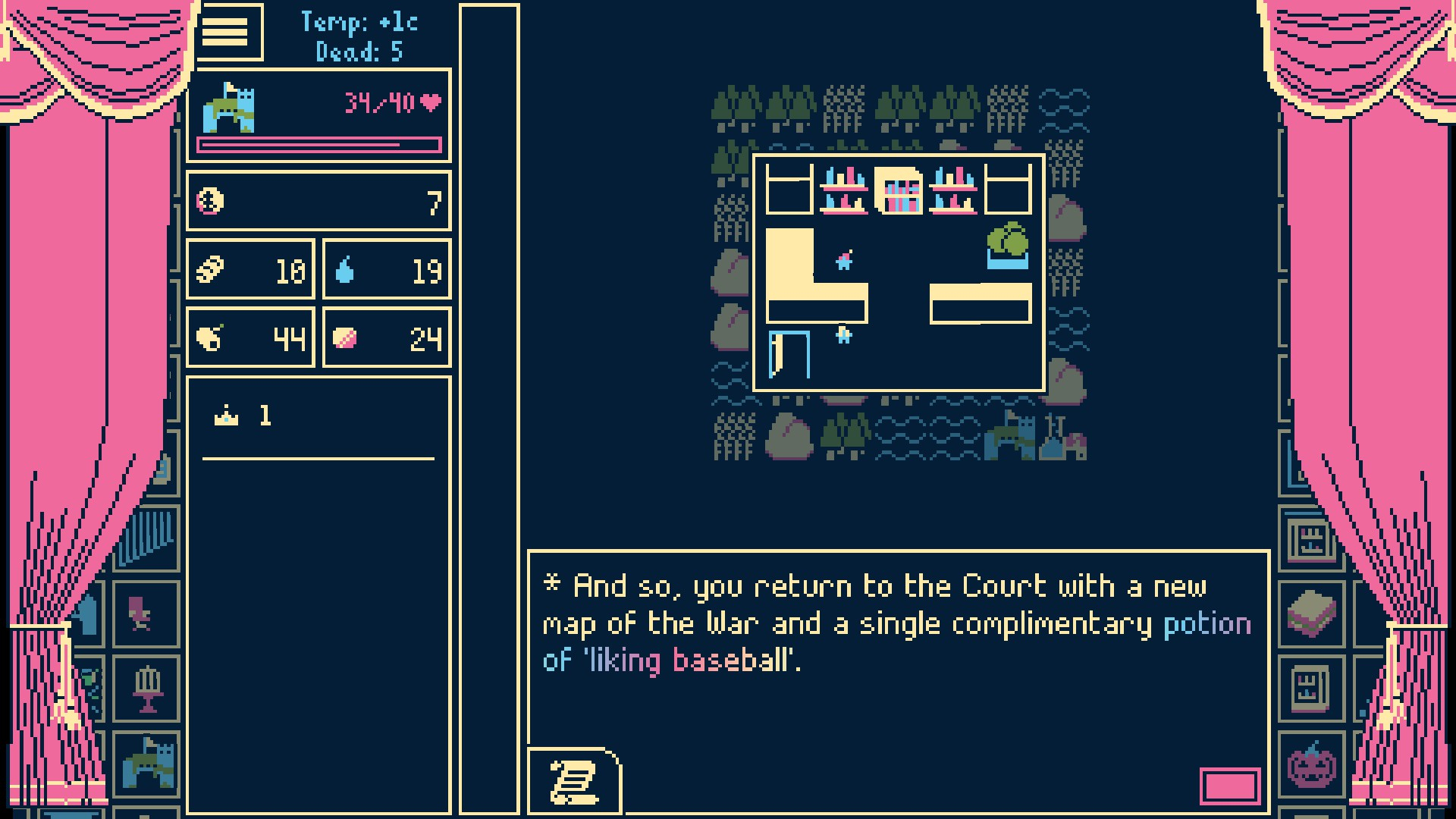Viewport: 1456px width, 819px height.
Task: Advance dialogue with the pink button
Action: 1230,786
